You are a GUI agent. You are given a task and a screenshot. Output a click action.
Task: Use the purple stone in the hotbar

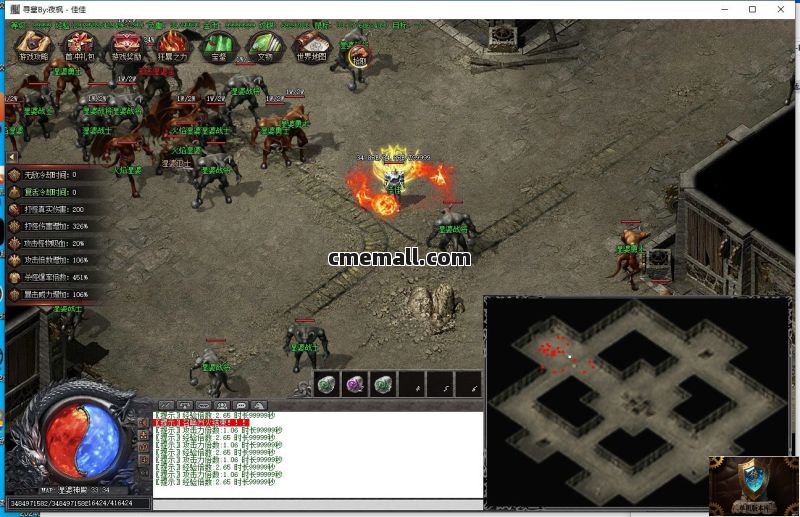pyautogui.click(x=356, y=384)
